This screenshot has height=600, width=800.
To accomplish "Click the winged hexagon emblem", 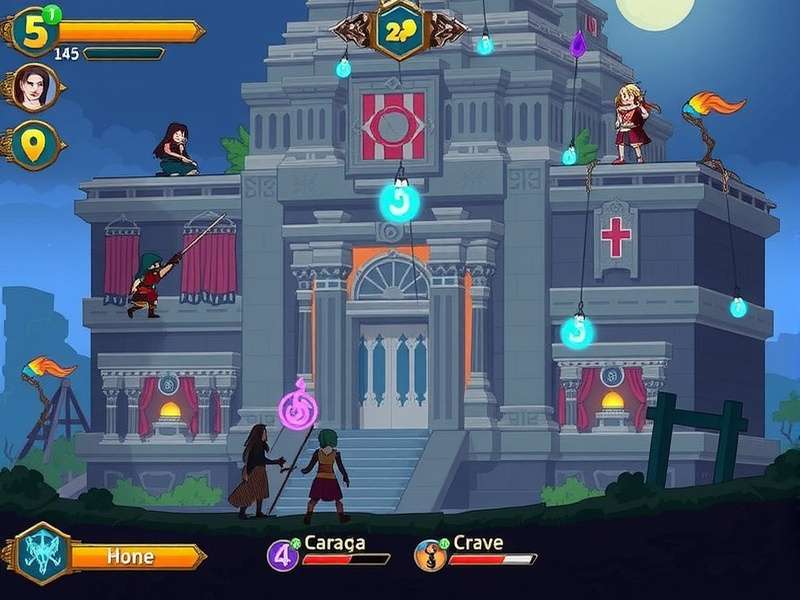I will tap(400, 29).
